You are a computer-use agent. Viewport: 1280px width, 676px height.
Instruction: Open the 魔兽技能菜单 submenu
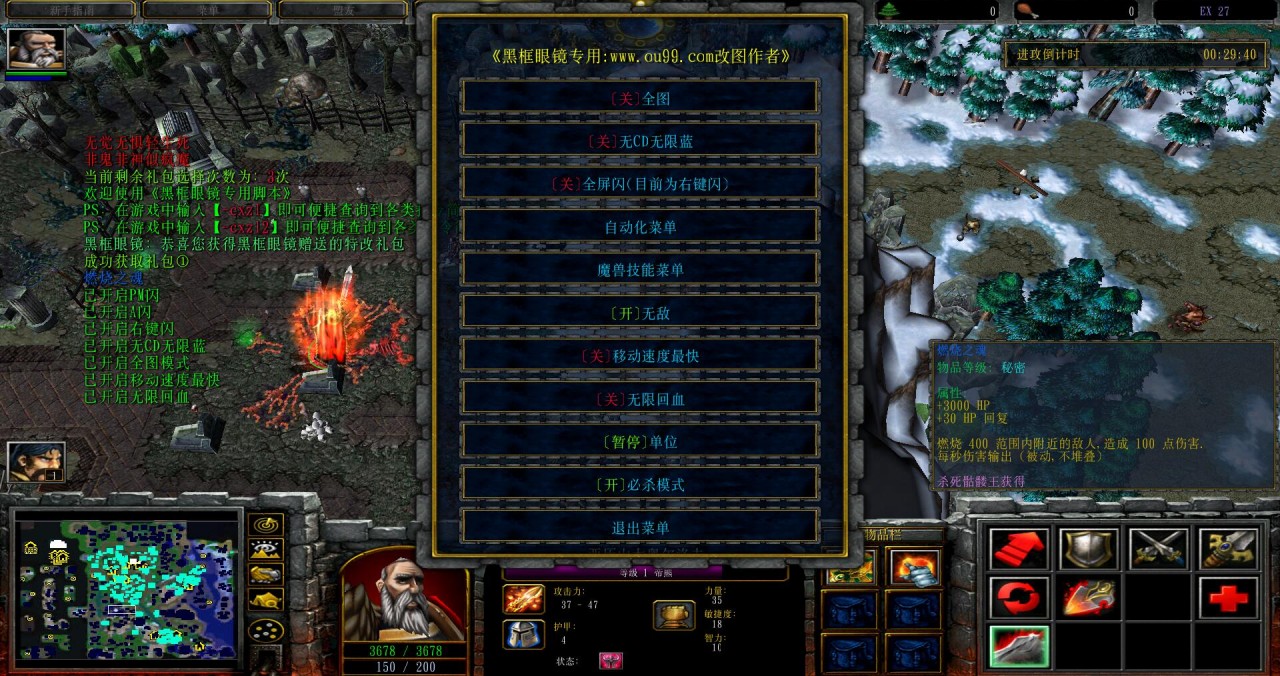640,270
